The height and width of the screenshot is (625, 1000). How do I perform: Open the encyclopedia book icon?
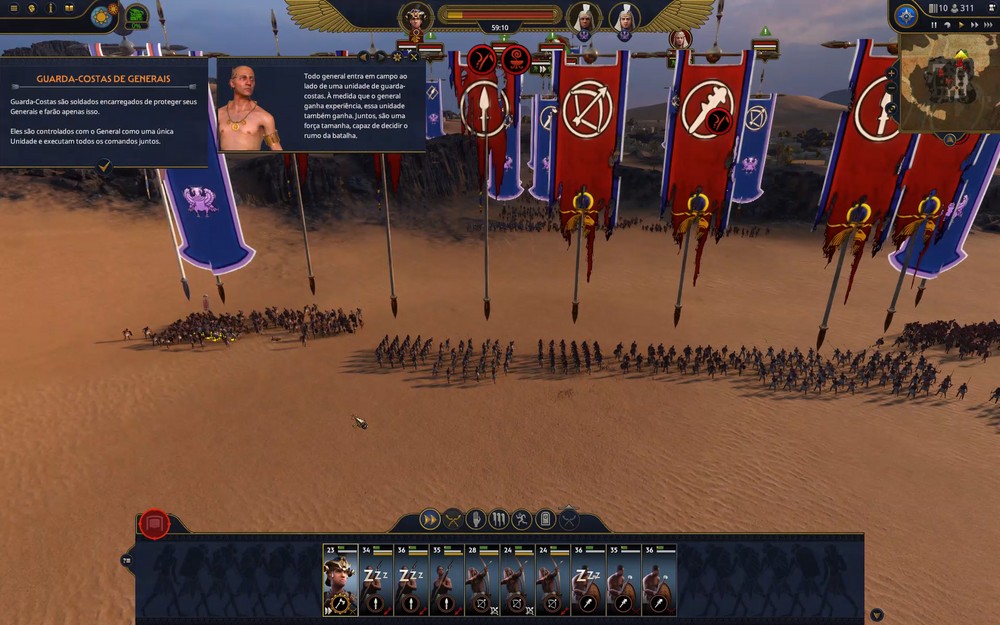pos(69,8)
